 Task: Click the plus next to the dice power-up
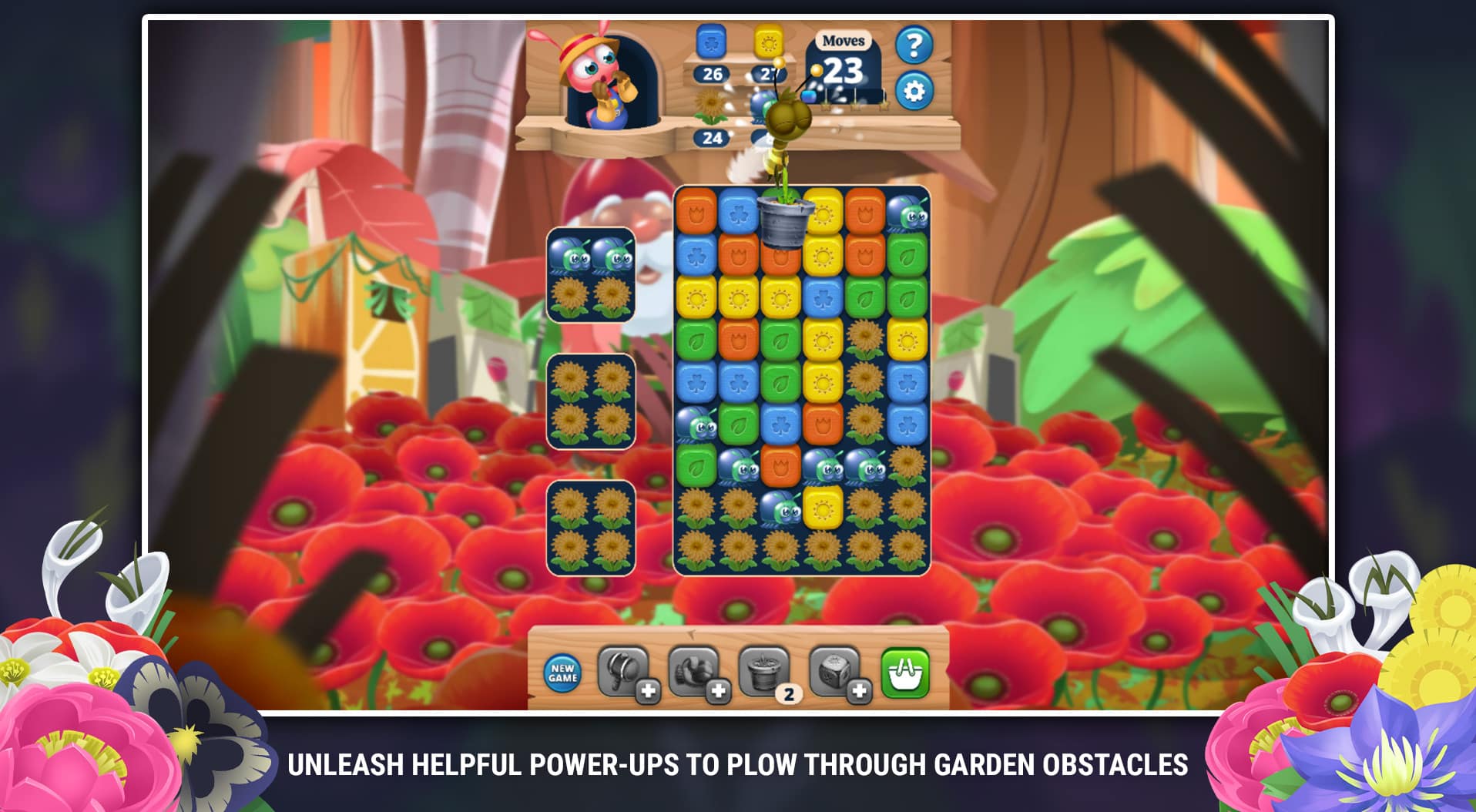coord(858,691)
